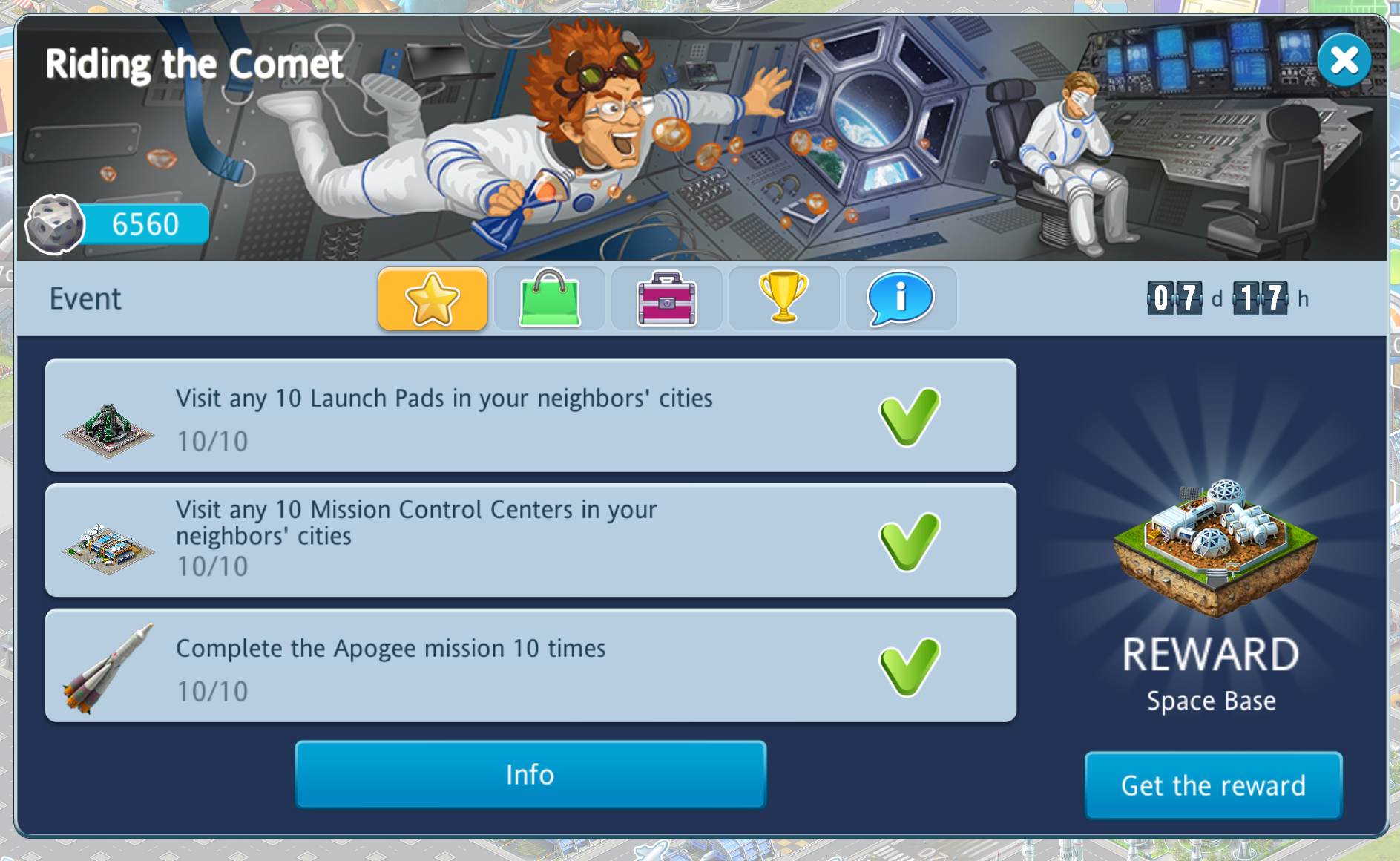Open the blue info bubble tab

pos(900,298)
